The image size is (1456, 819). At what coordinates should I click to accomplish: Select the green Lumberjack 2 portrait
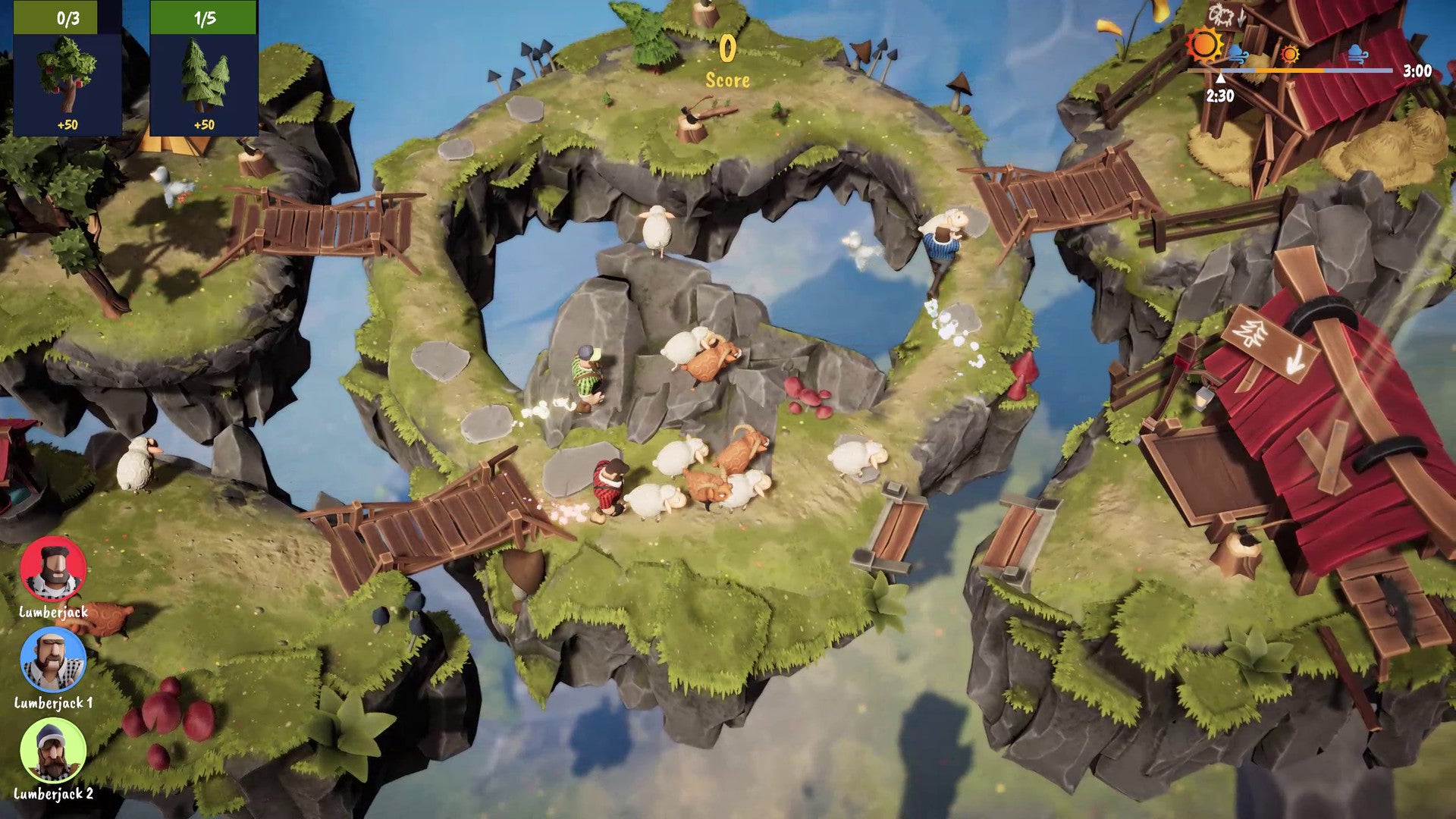point(53,751)
